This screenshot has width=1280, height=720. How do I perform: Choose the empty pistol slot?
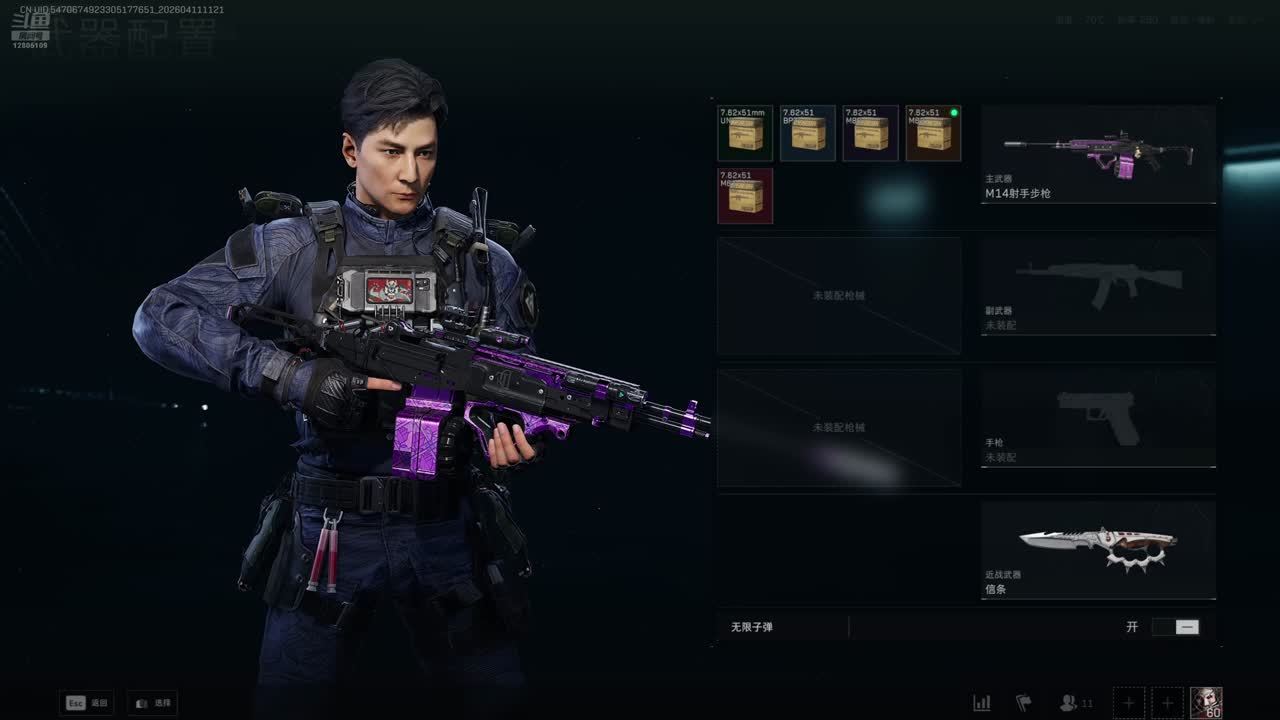point(1098,417)
